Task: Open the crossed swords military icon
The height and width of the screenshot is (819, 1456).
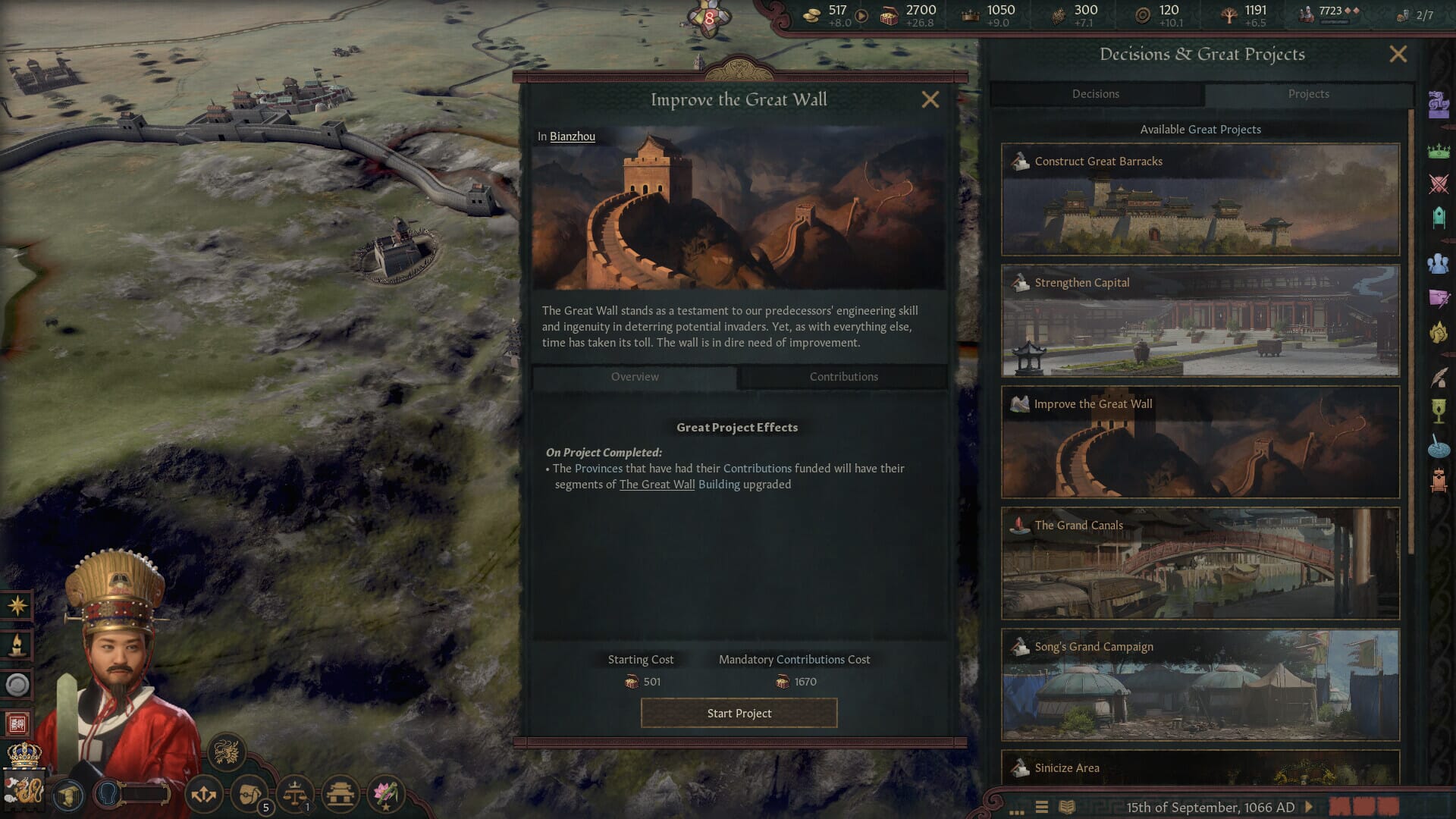Action: 1439,184
